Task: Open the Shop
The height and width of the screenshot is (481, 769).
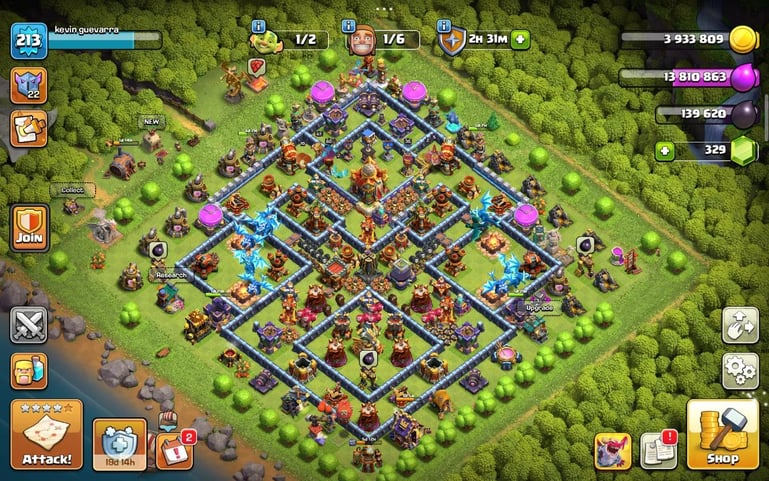Action: (x=722, y=434)
